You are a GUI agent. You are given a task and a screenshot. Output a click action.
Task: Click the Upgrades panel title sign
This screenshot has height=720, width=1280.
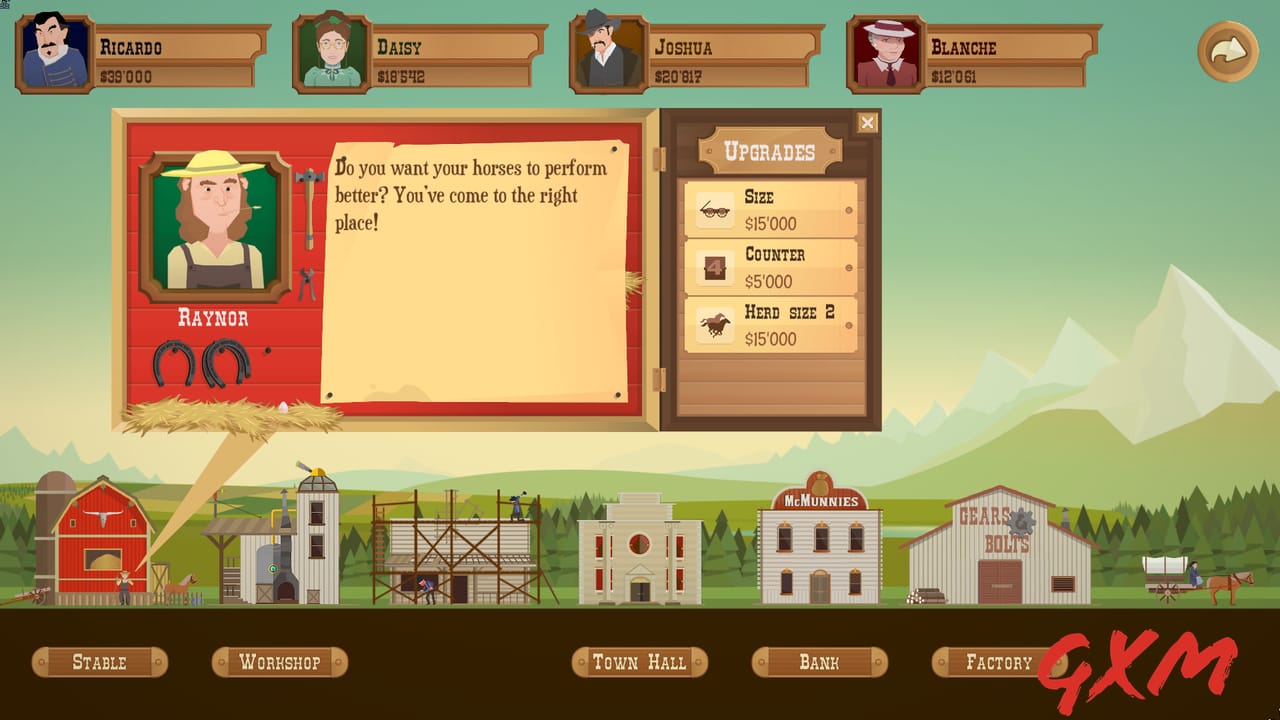(770, 148)
